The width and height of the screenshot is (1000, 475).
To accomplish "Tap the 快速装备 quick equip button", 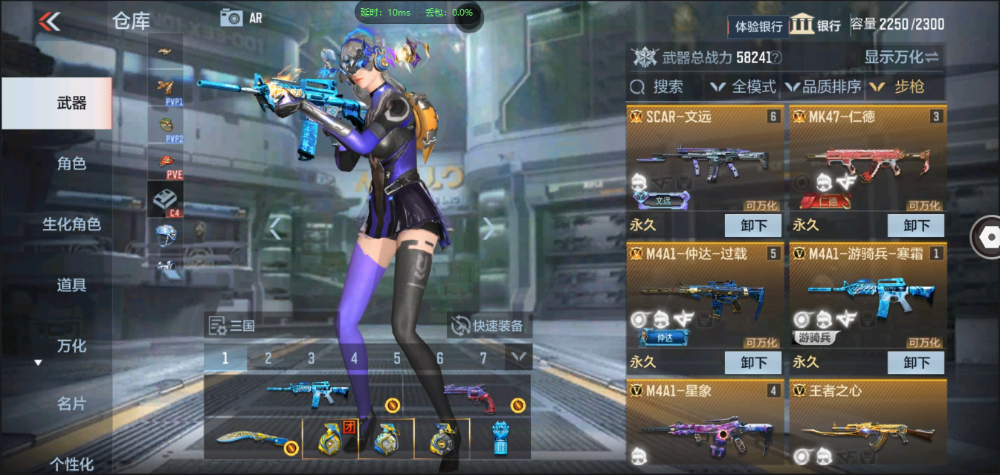I will 489,325.
